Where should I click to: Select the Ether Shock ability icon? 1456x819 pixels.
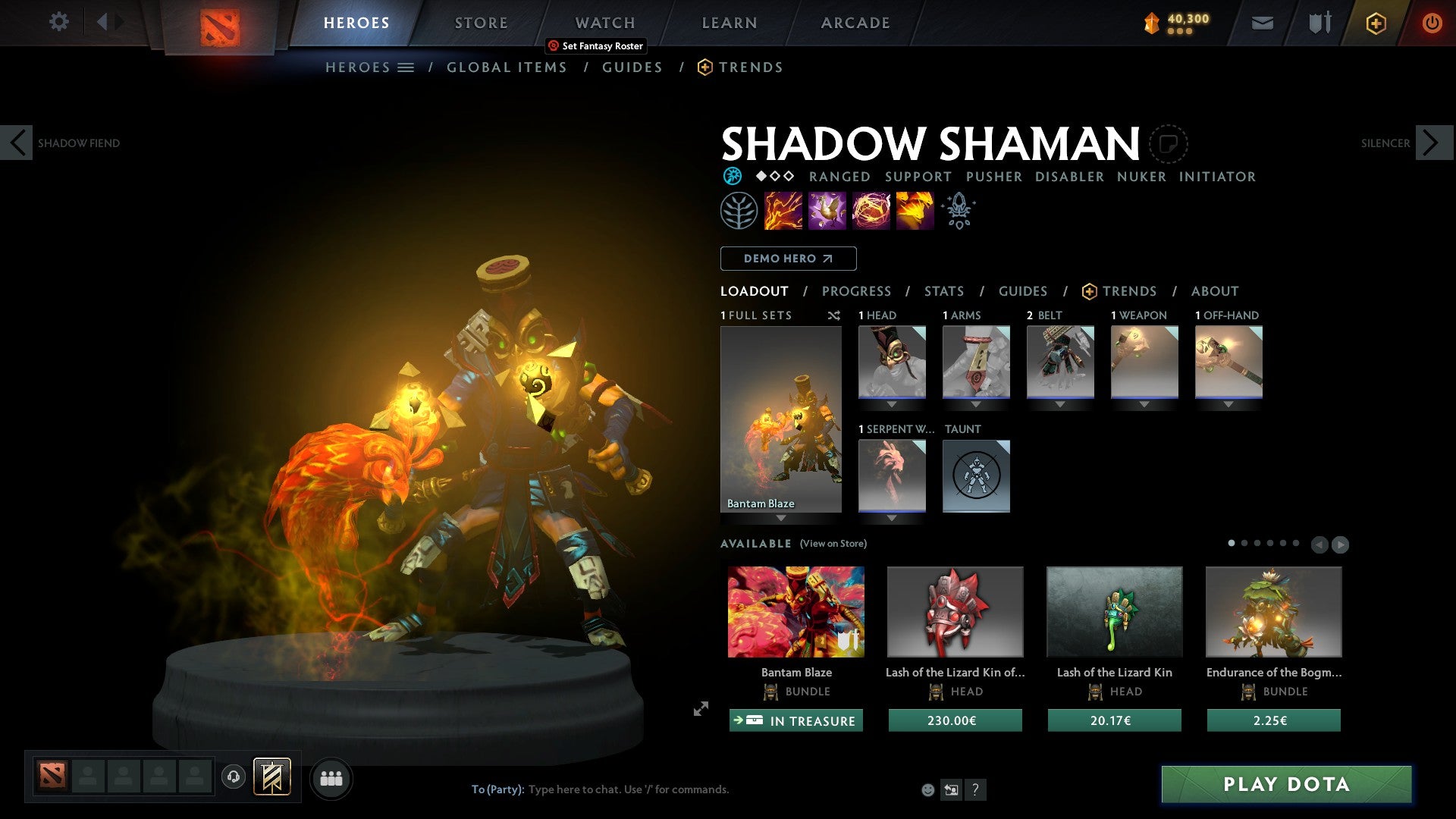[782, 210]
